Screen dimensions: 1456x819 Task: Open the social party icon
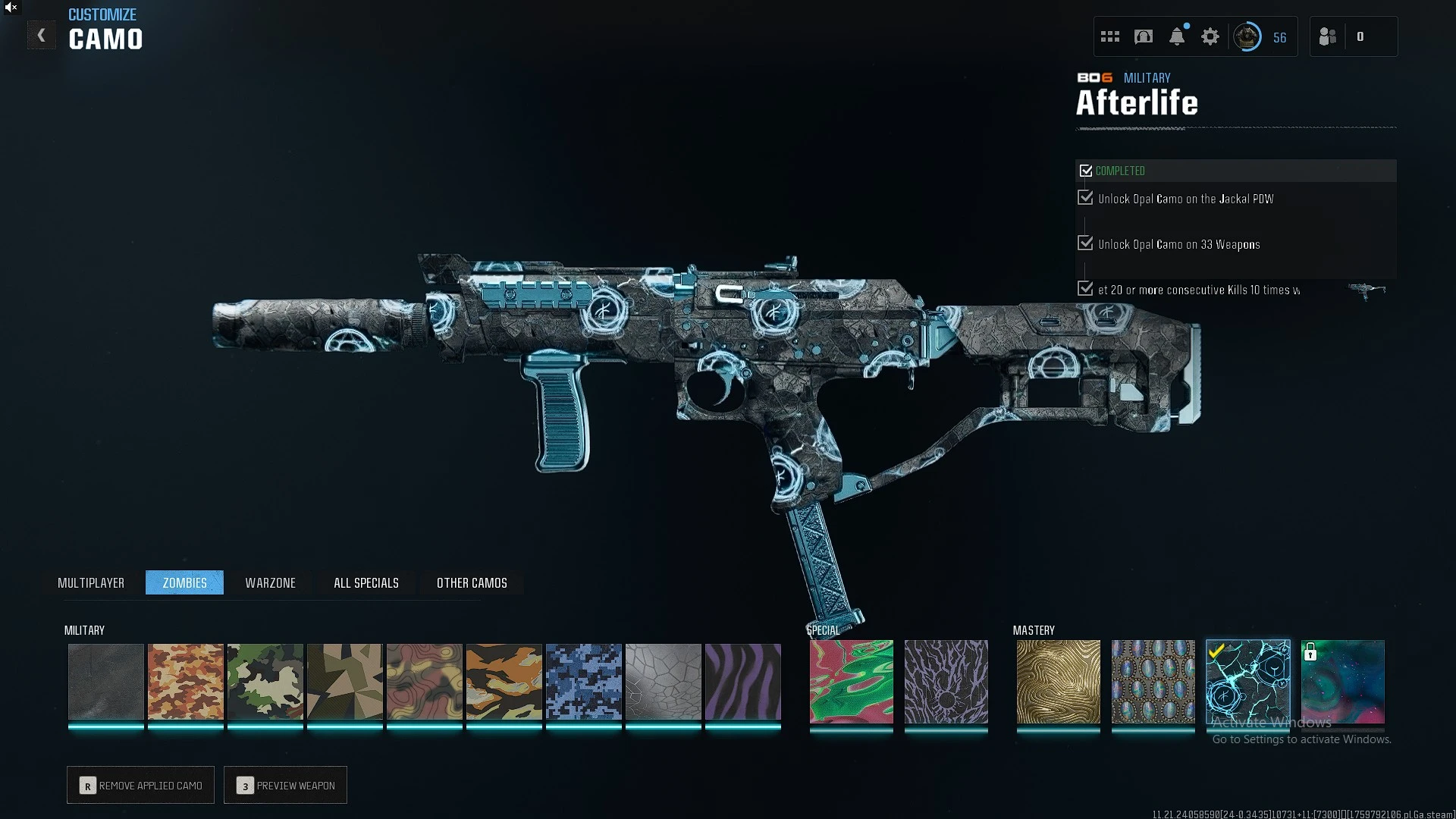1328,36
